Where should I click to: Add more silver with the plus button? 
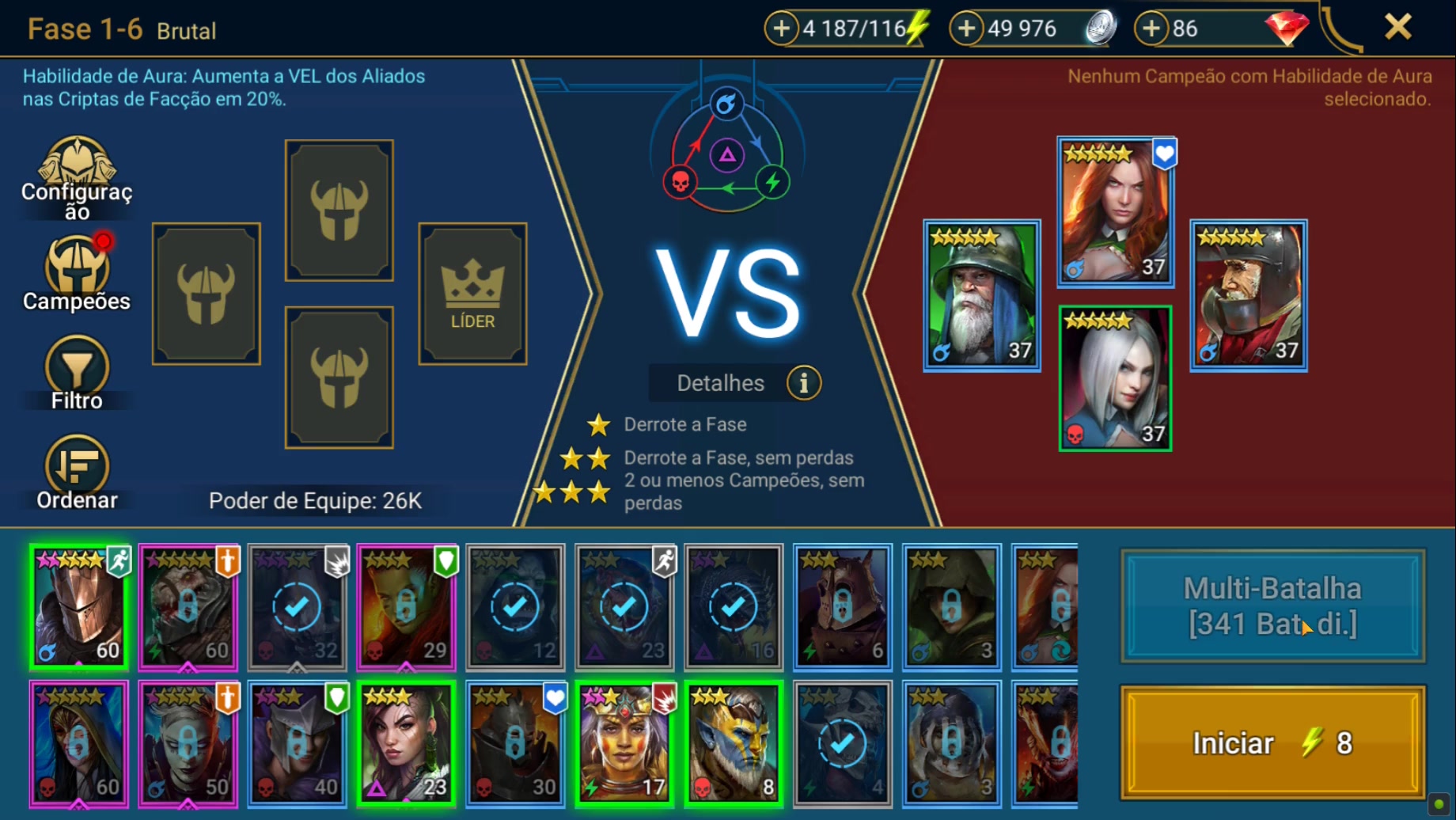click(x=966, y=28)
